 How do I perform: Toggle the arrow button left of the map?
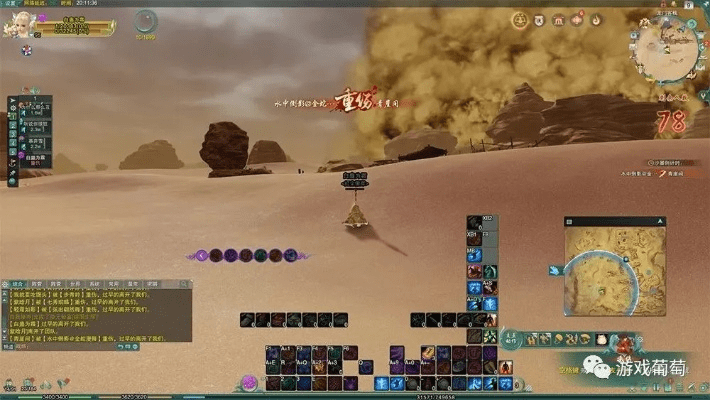[553, 269]
